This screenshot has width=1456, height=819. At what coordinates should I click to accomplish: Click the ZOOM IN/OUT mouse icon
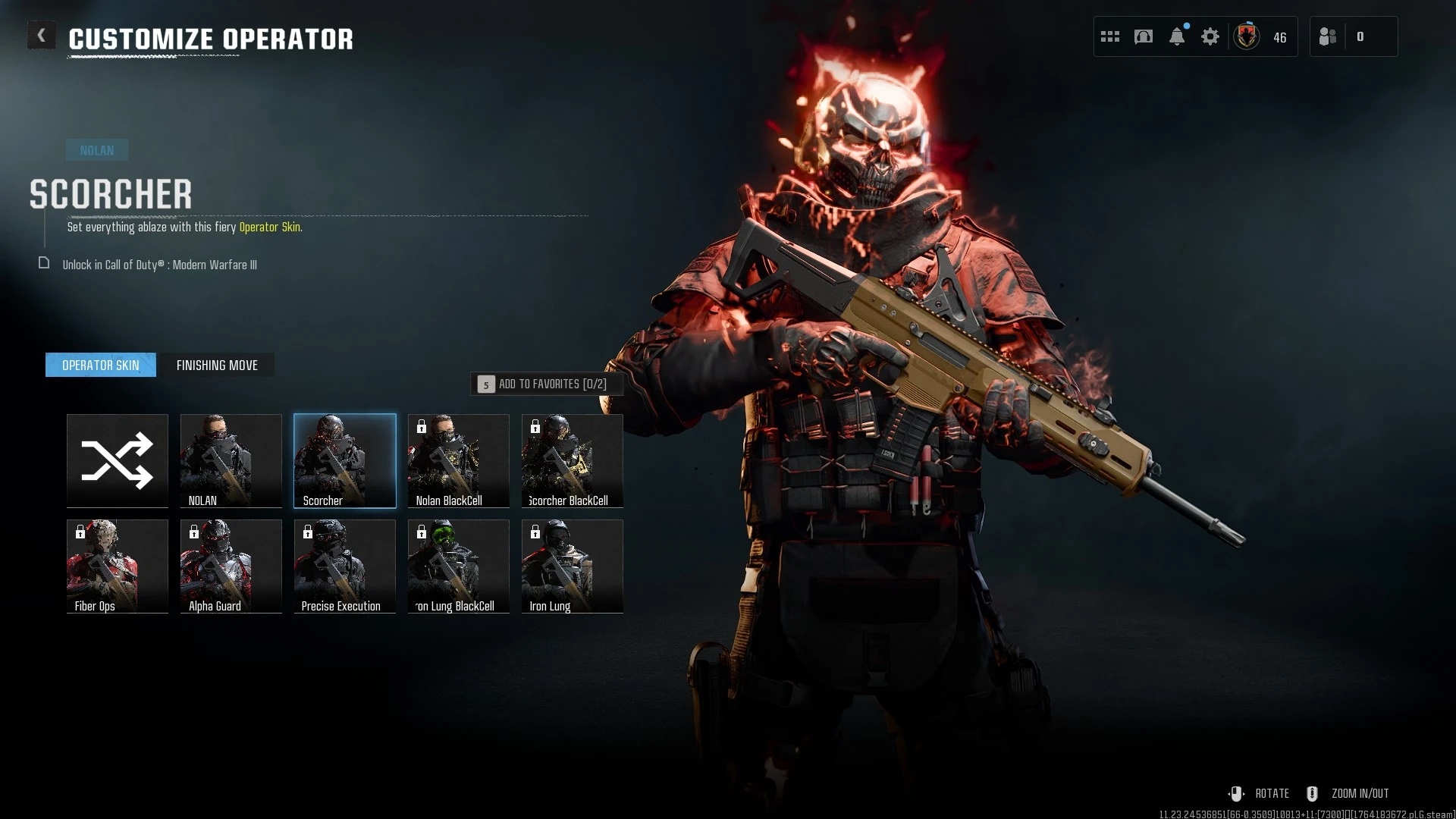[1313, 793]
